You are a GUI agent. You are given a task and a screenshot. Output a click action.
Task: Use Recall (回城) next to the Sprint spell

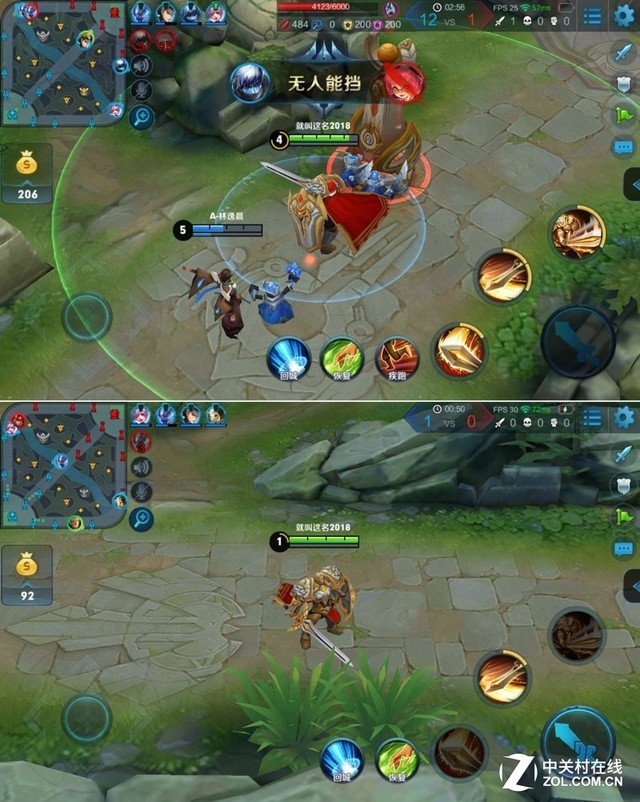coord(288,358)
